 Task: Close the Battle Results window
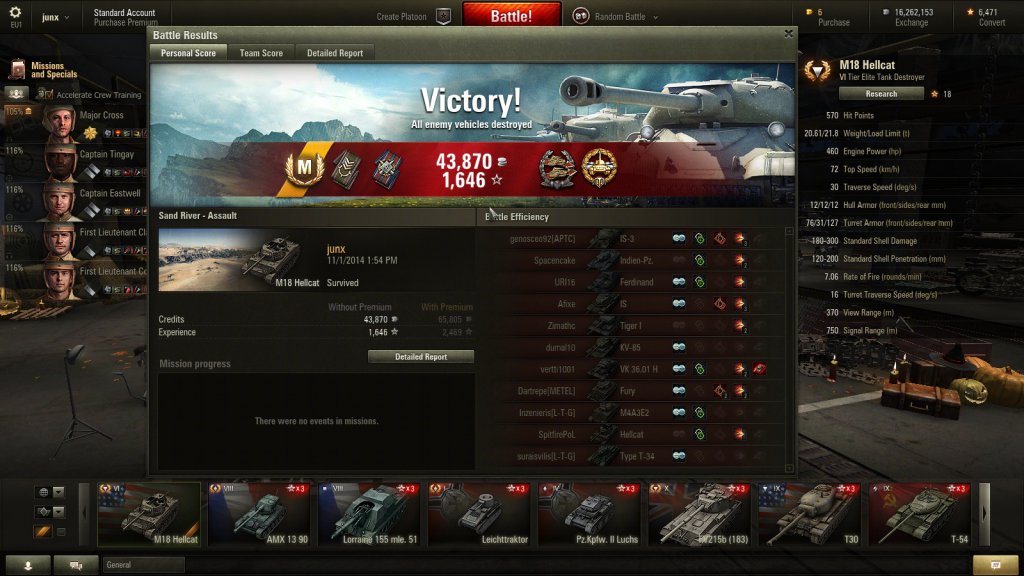pos(788,33)
